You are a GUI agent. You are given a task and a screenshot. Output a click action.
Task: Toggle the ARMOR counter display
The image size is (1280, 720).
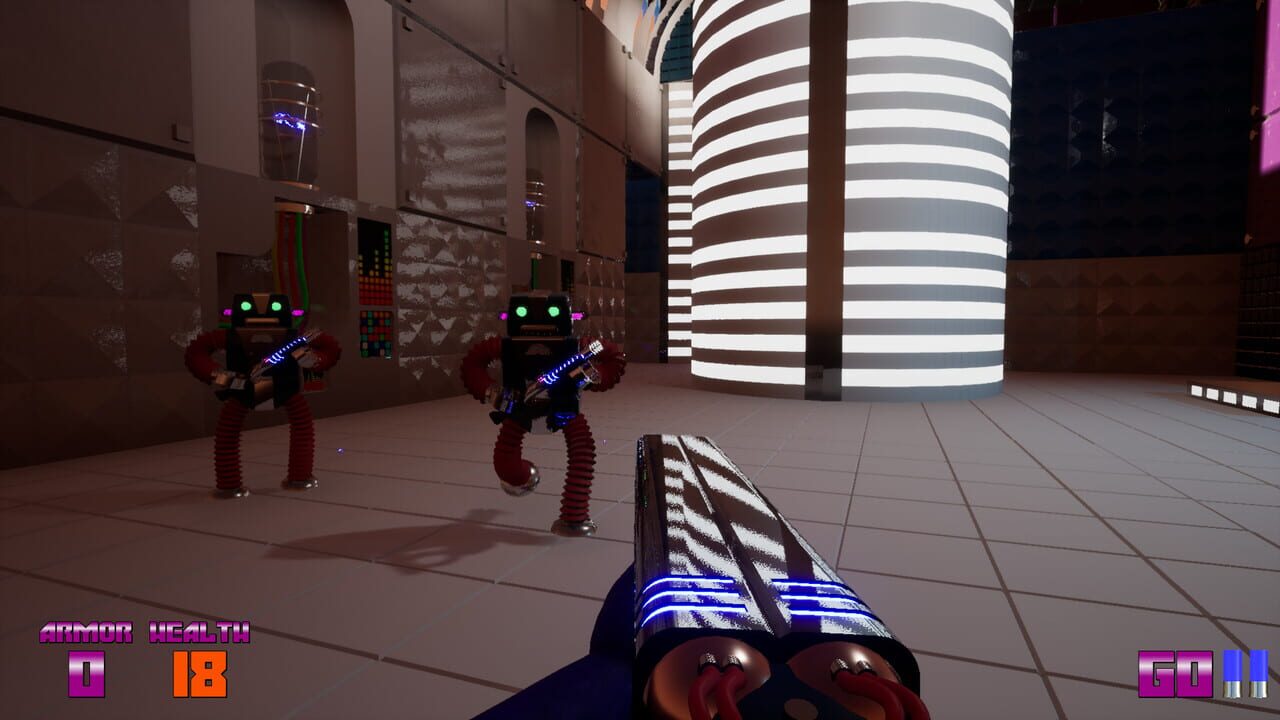[x=85, y=672]
